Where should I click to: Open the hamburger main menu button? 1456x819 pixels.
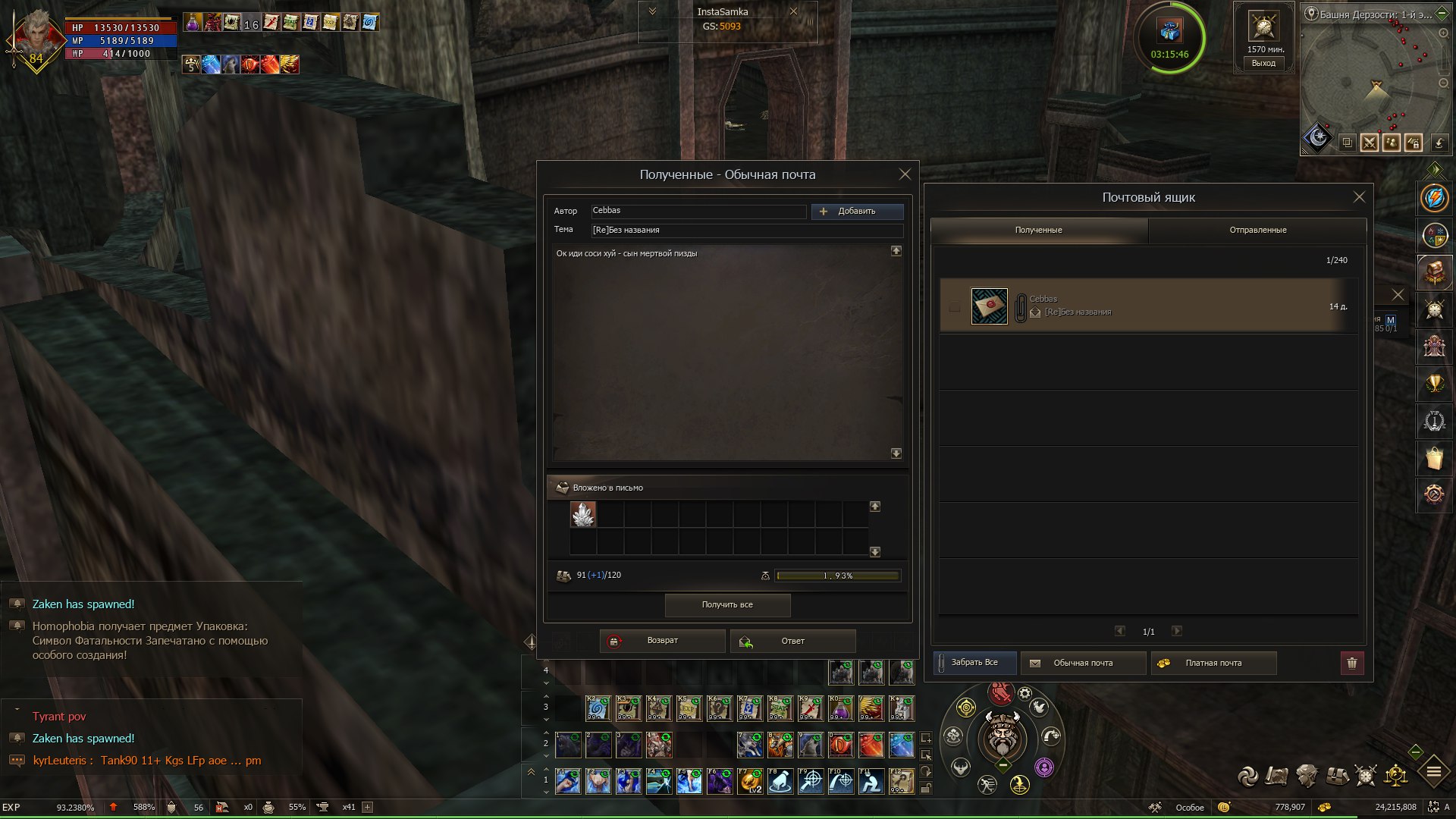(x=1433, y=773)
